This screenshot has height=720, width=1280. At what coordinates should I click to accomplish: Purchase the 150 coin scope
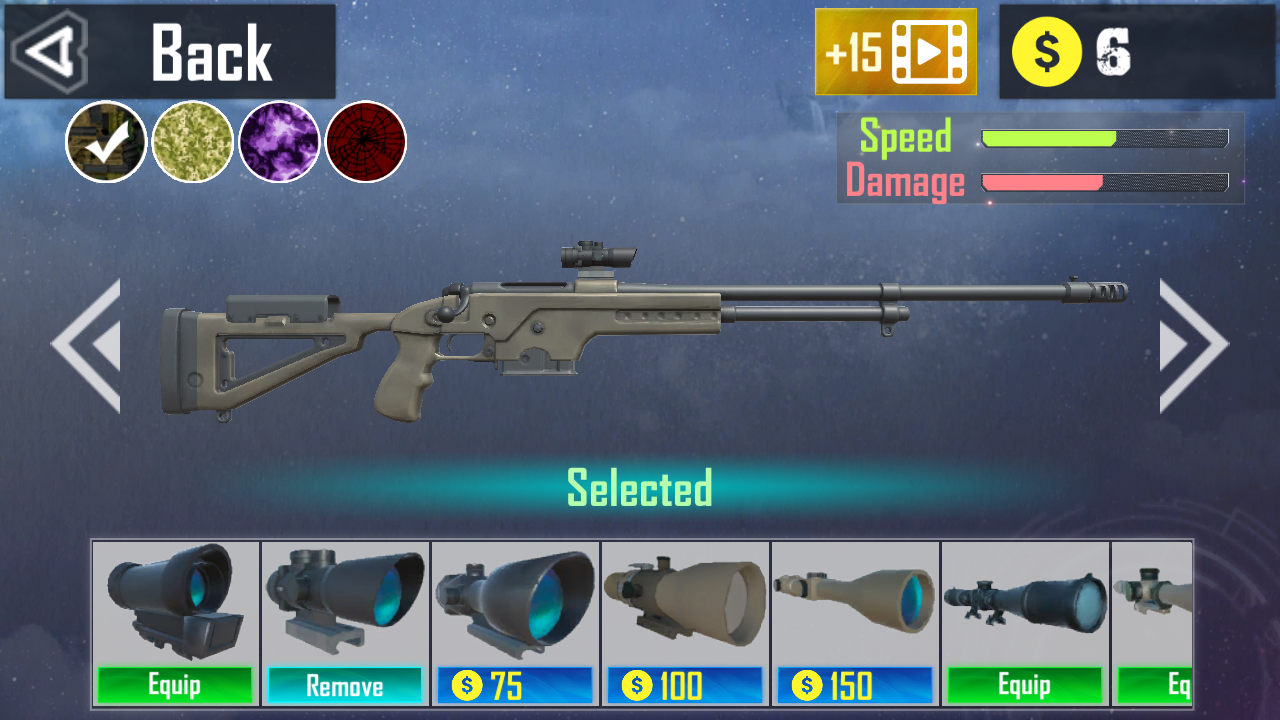click(x=855, y=687)
